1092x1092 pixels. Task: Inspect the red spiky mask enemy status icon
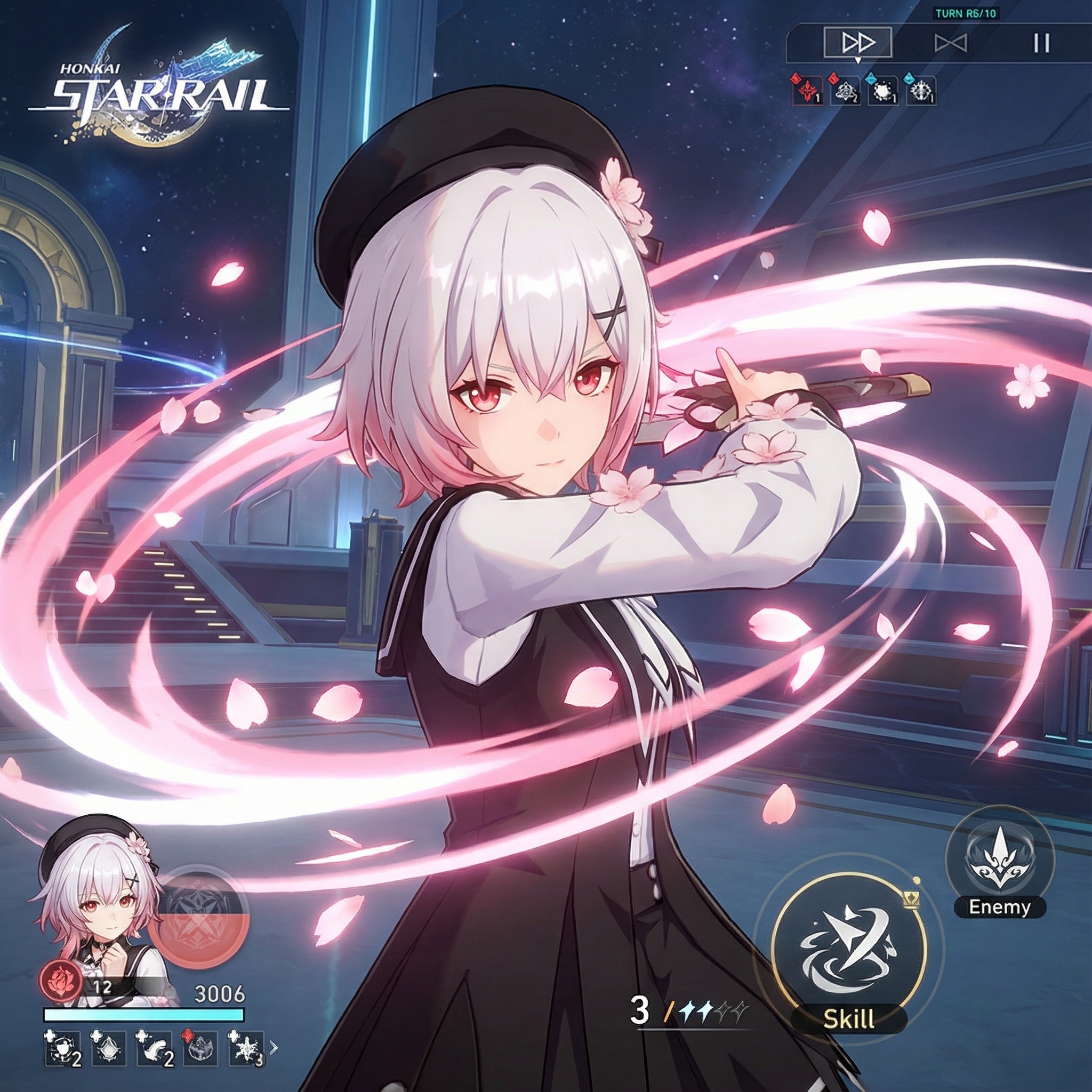click(x=807, y=91)
